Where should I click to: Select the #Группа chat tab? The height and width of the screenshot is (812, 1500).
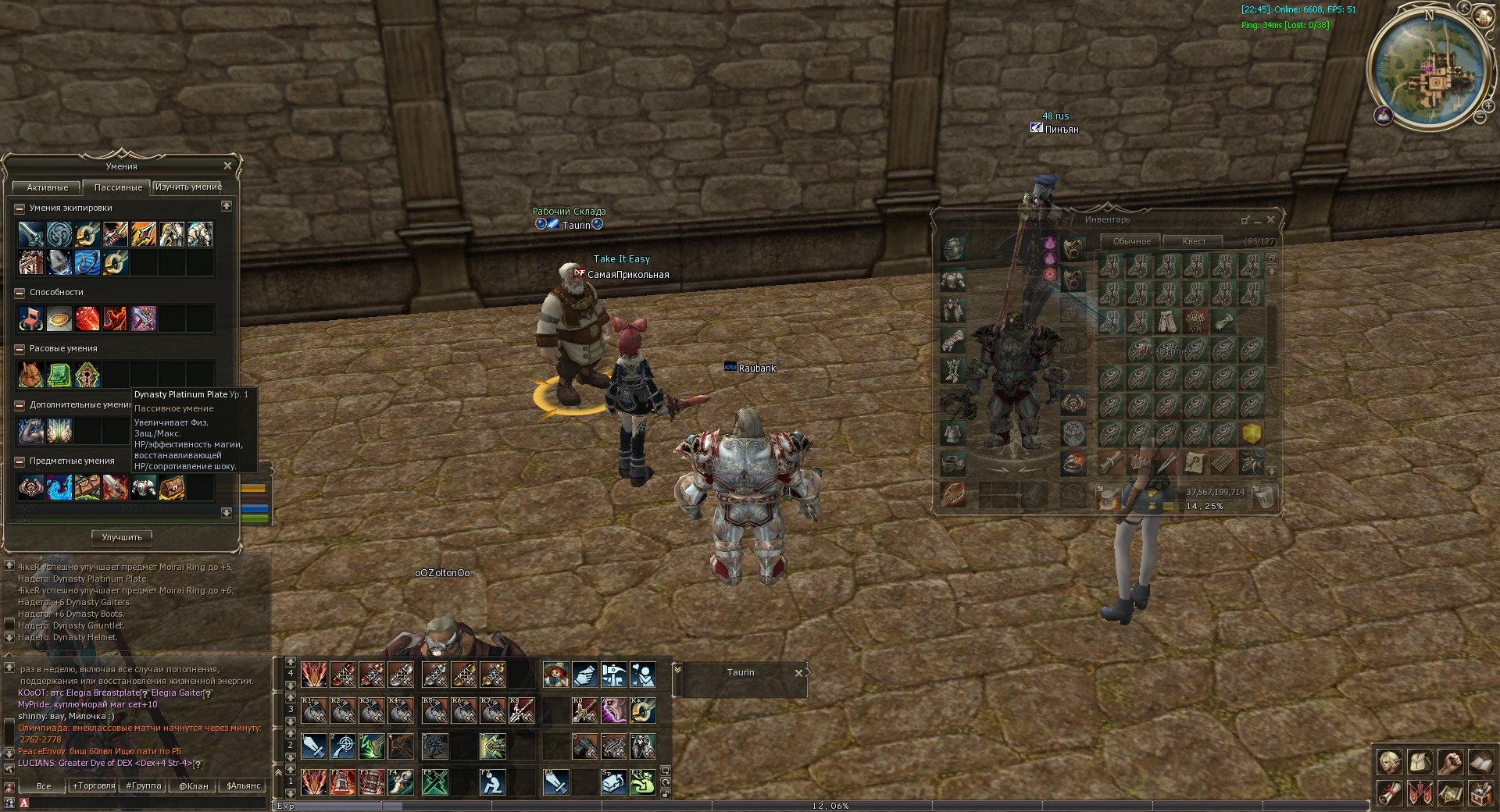pos(144,786)
